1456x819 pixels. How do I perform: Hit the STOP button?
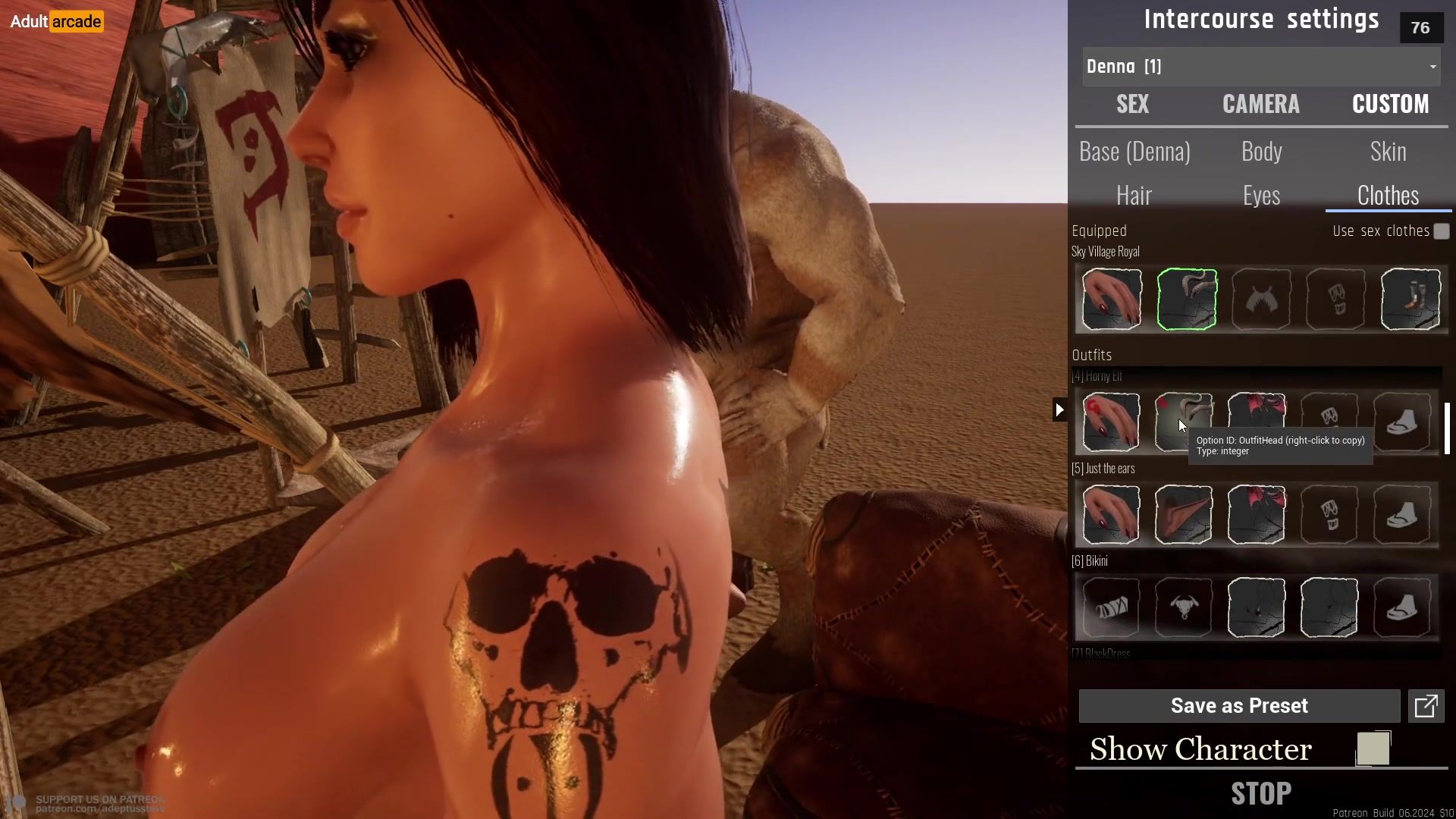(1261, 794)
